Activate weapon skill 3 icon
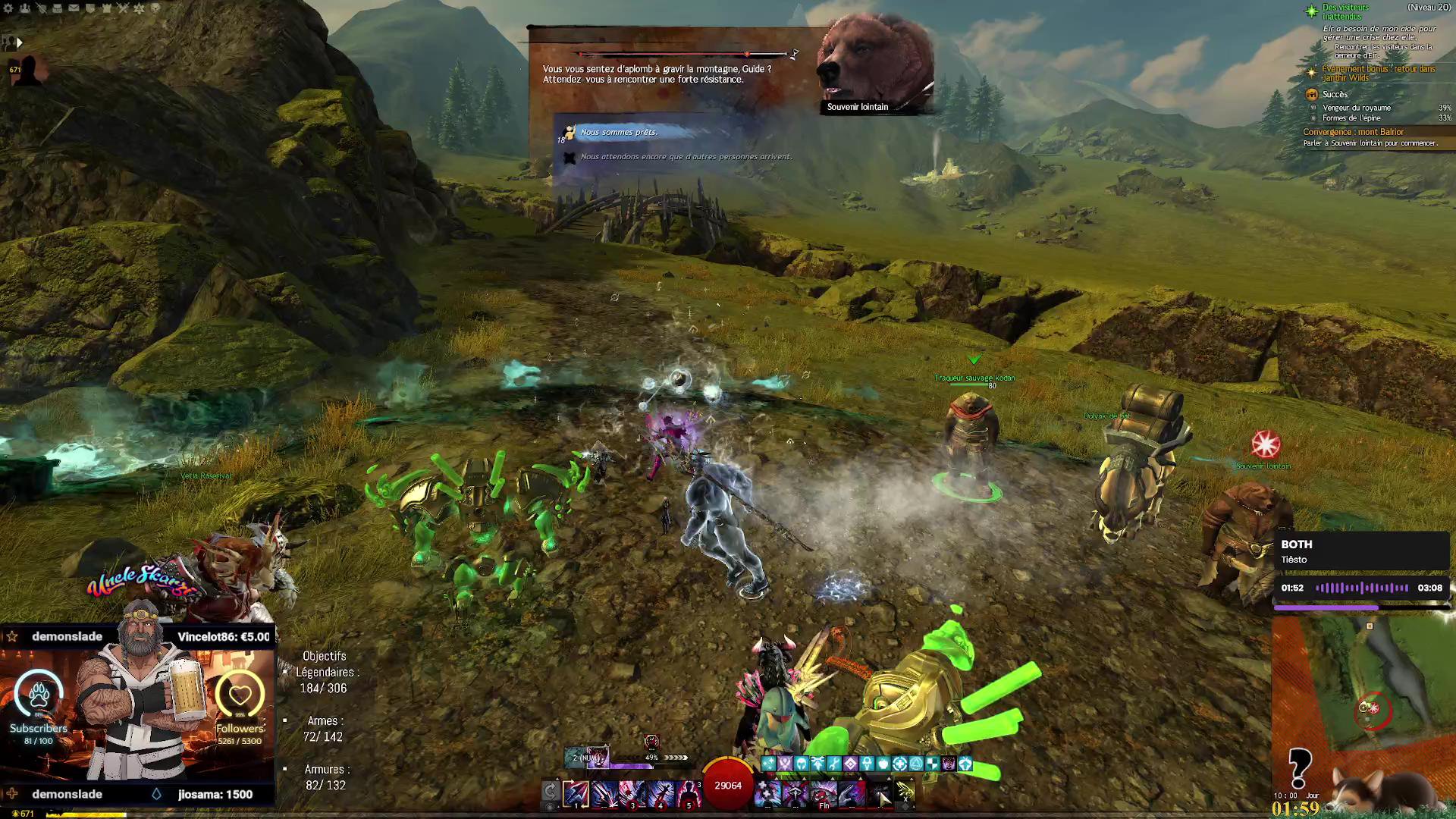 [632, 794]
